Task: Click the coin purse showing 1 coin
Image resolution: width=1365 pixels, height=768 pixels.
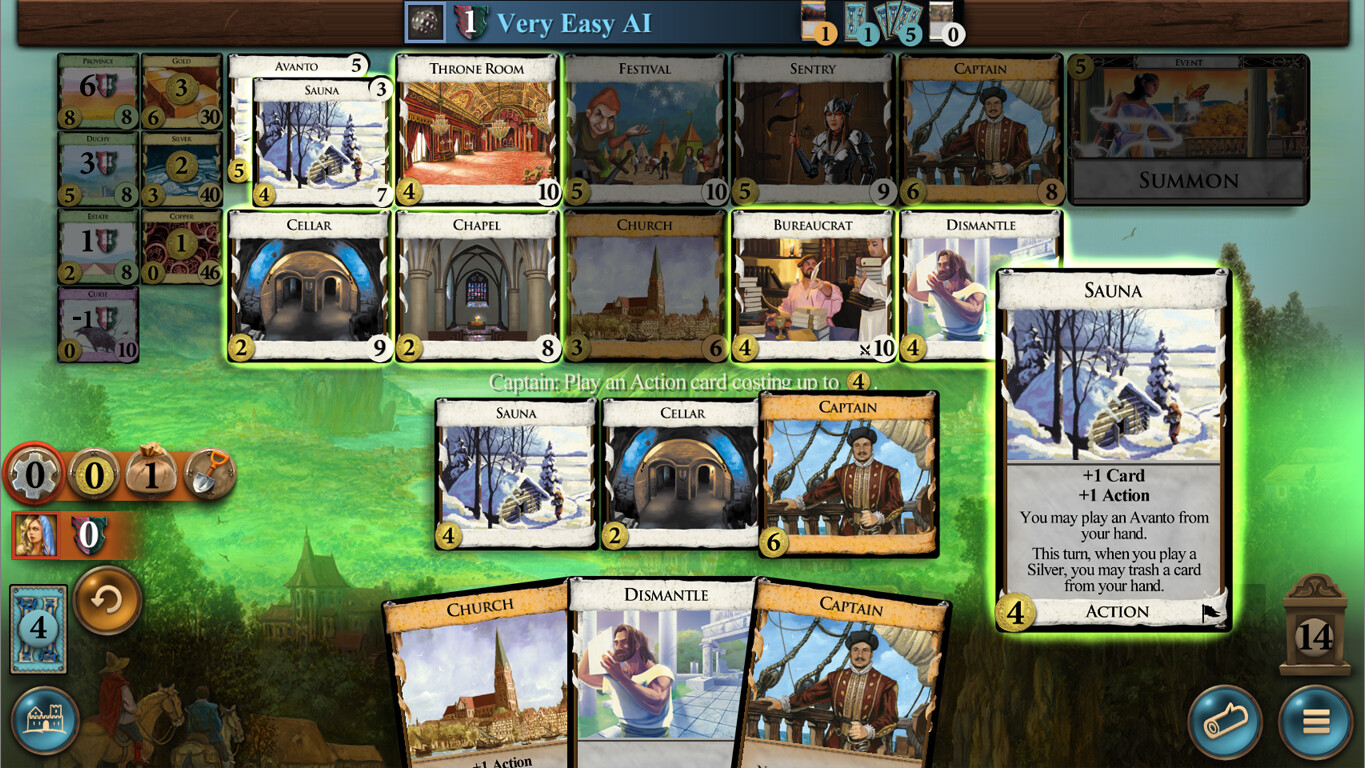Action: tap(152, 475)
